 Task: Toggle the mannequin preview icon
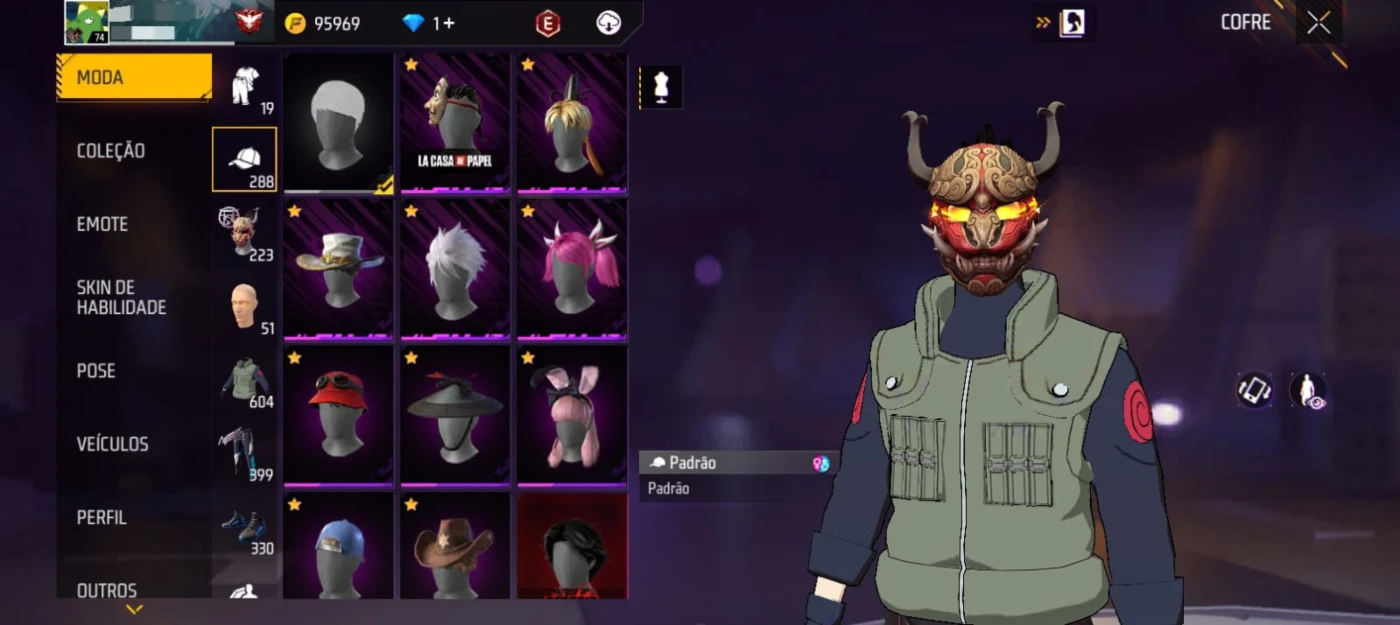[x=661, y=88]
